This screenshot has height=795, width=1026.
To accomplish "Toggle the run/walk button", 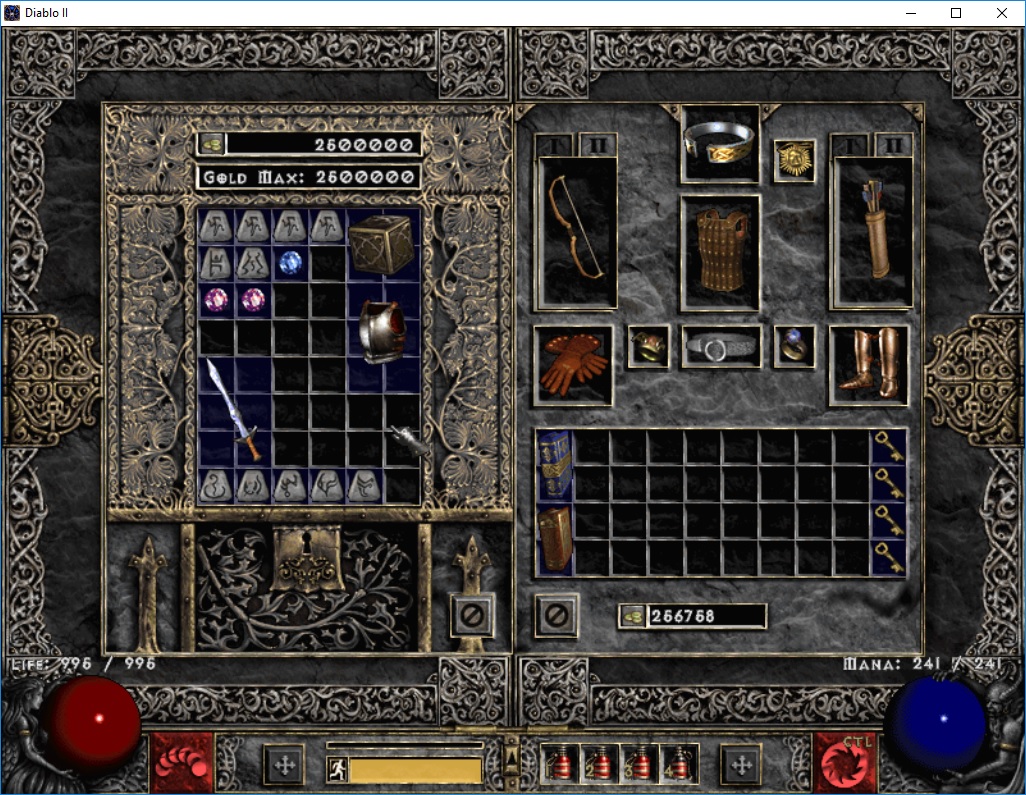I will (338, 769).
